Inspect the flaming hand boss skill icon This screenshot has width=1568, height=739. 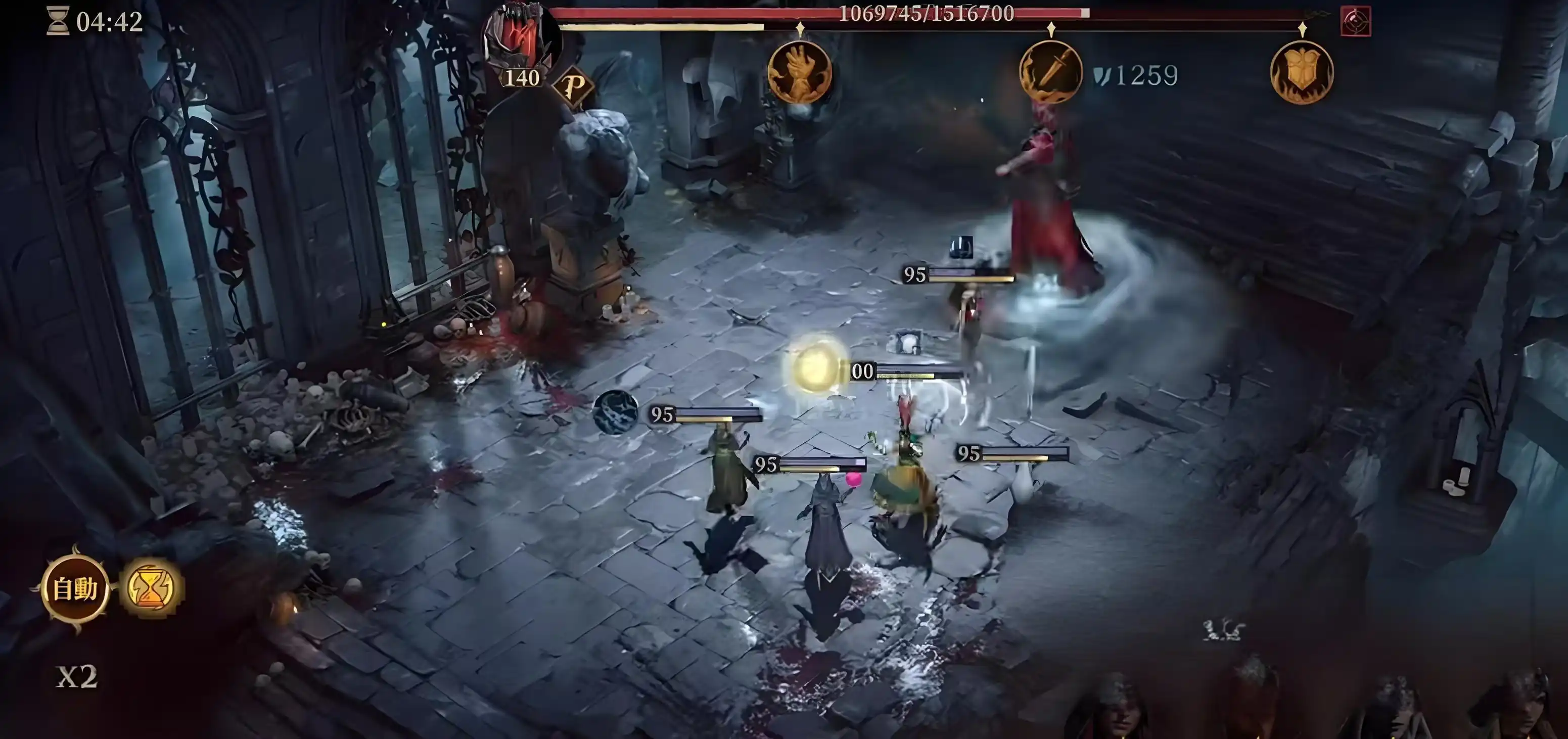(800, 72)
